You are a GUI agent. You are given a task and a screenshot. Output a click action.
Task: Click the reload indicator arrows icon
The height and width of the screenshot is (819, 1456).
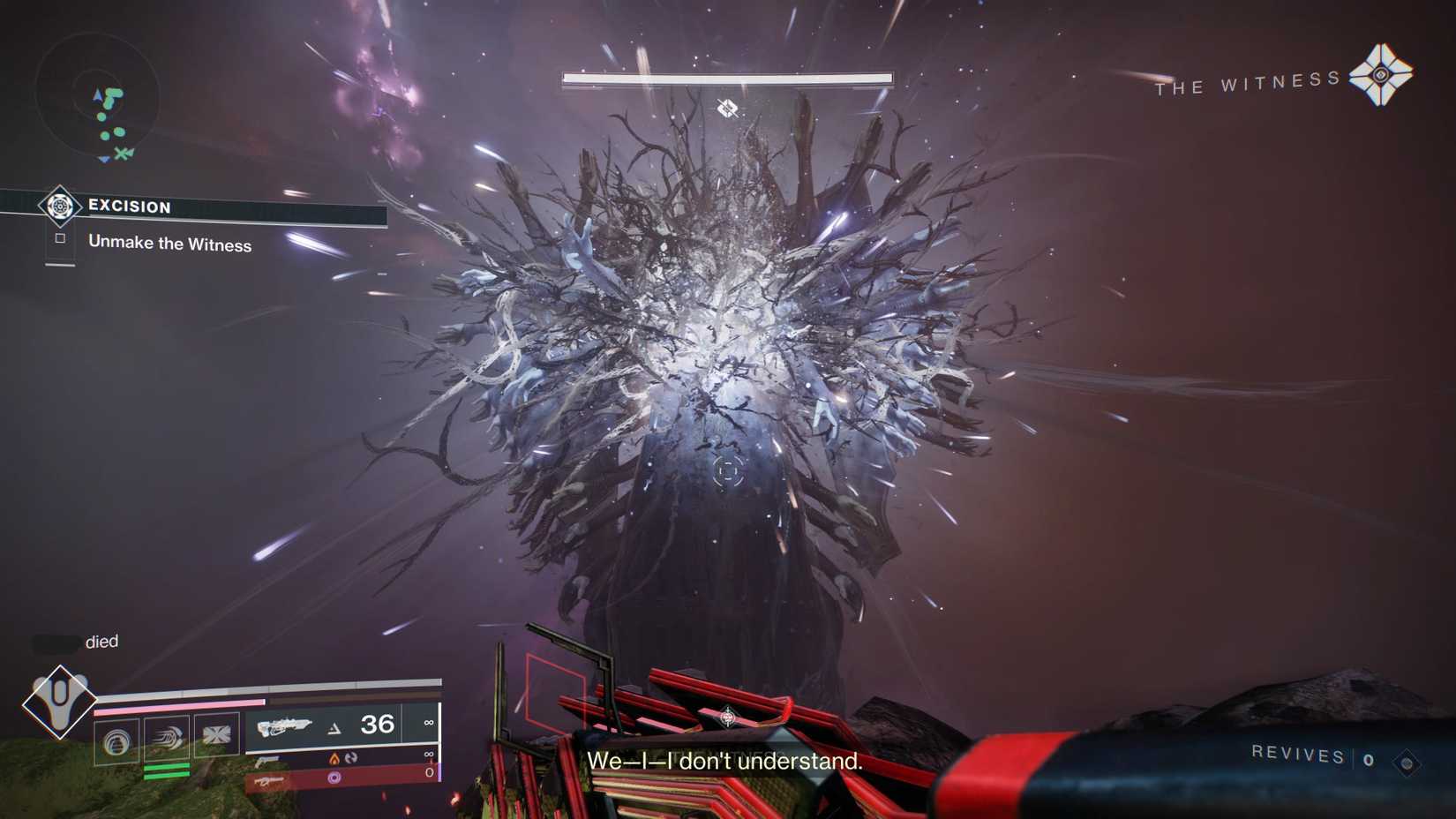350,758
